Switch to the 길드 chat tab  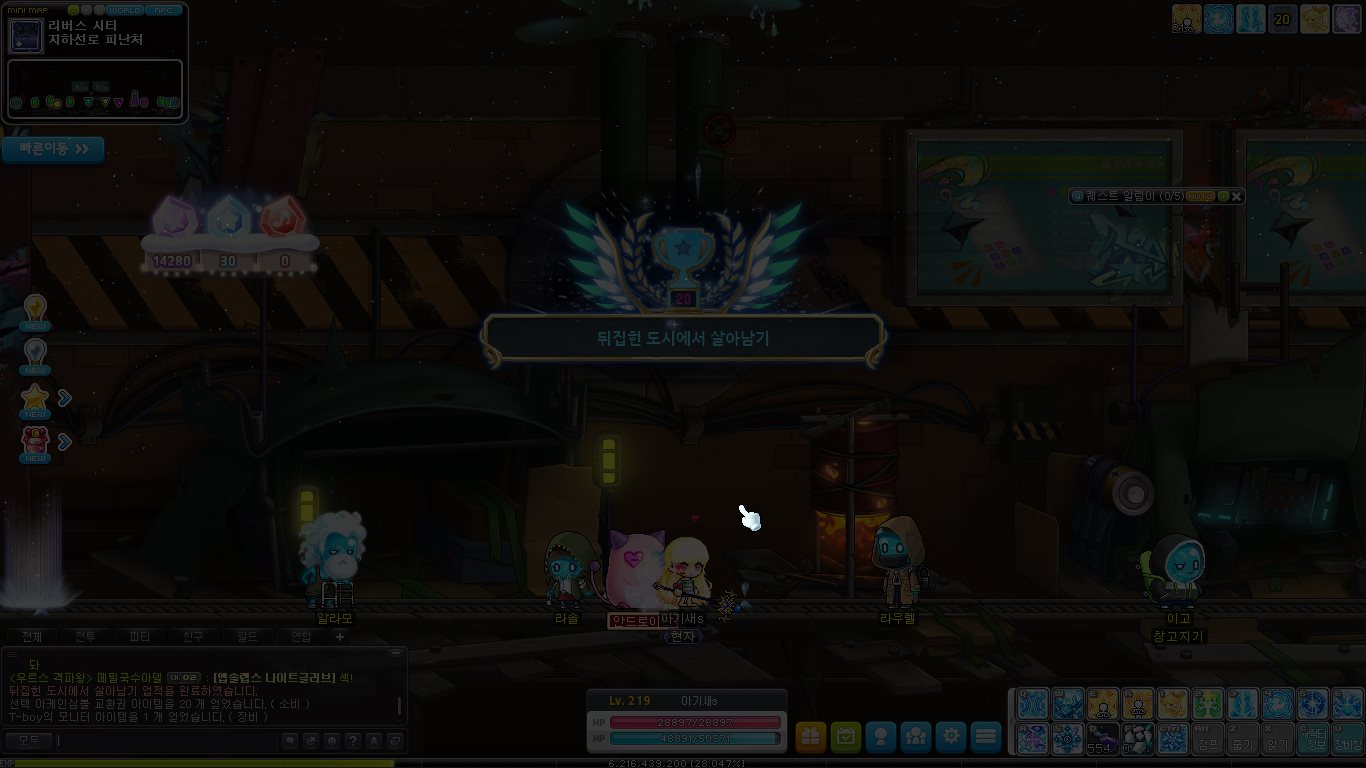click(x=247, y=637)
